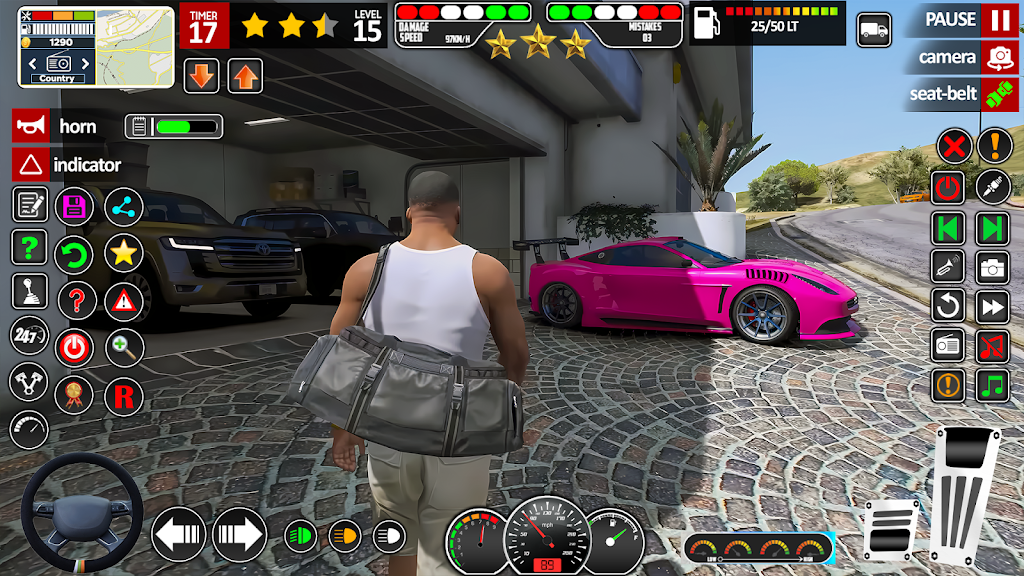Switch view with the camera button

tap(997, 57)
